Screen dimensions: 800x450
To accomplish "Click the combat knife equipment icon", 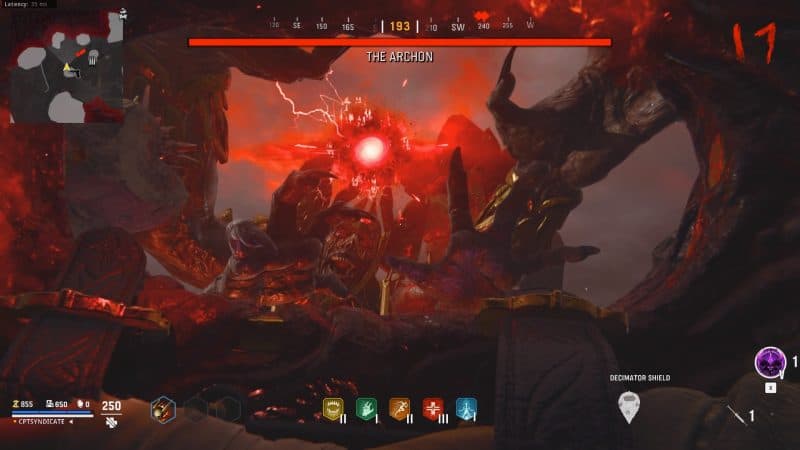I will click(735, 413).
